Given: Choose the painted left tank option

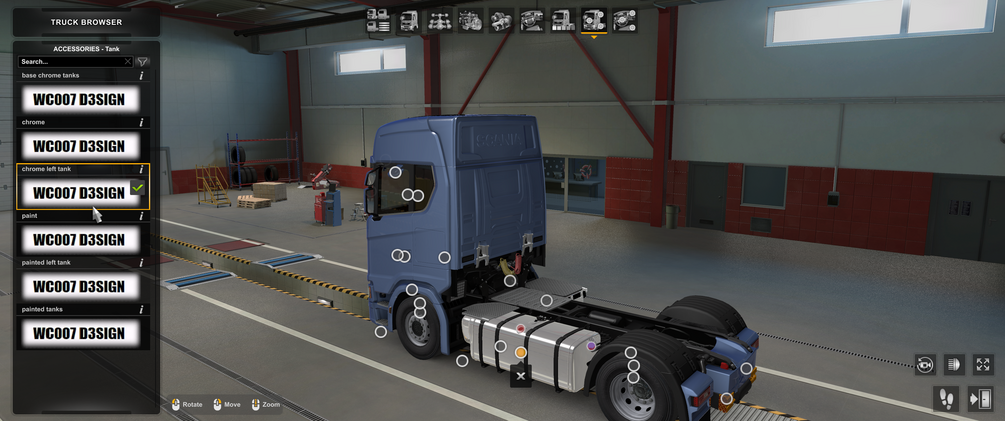Looking at the screenshot, I should 80,286.
